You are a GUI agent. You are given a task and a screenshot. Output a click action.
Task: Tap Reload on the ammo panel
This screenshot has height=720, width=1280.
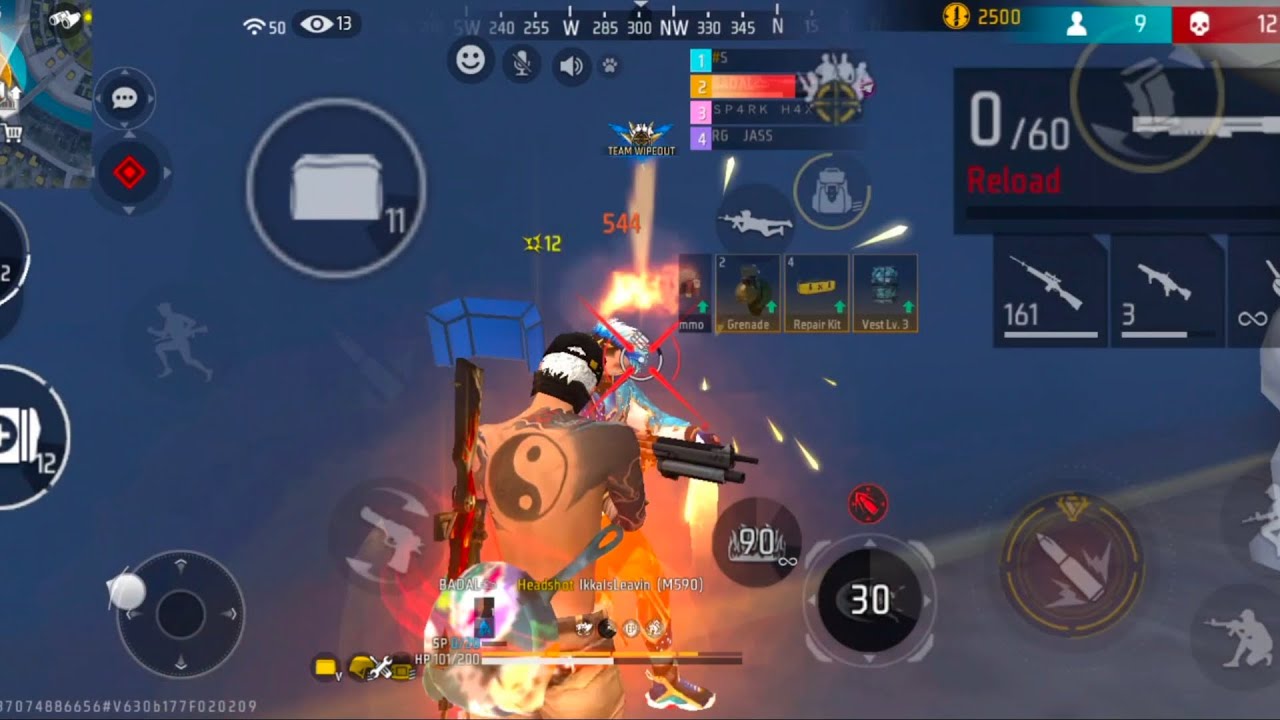[x=1013, y=181]
